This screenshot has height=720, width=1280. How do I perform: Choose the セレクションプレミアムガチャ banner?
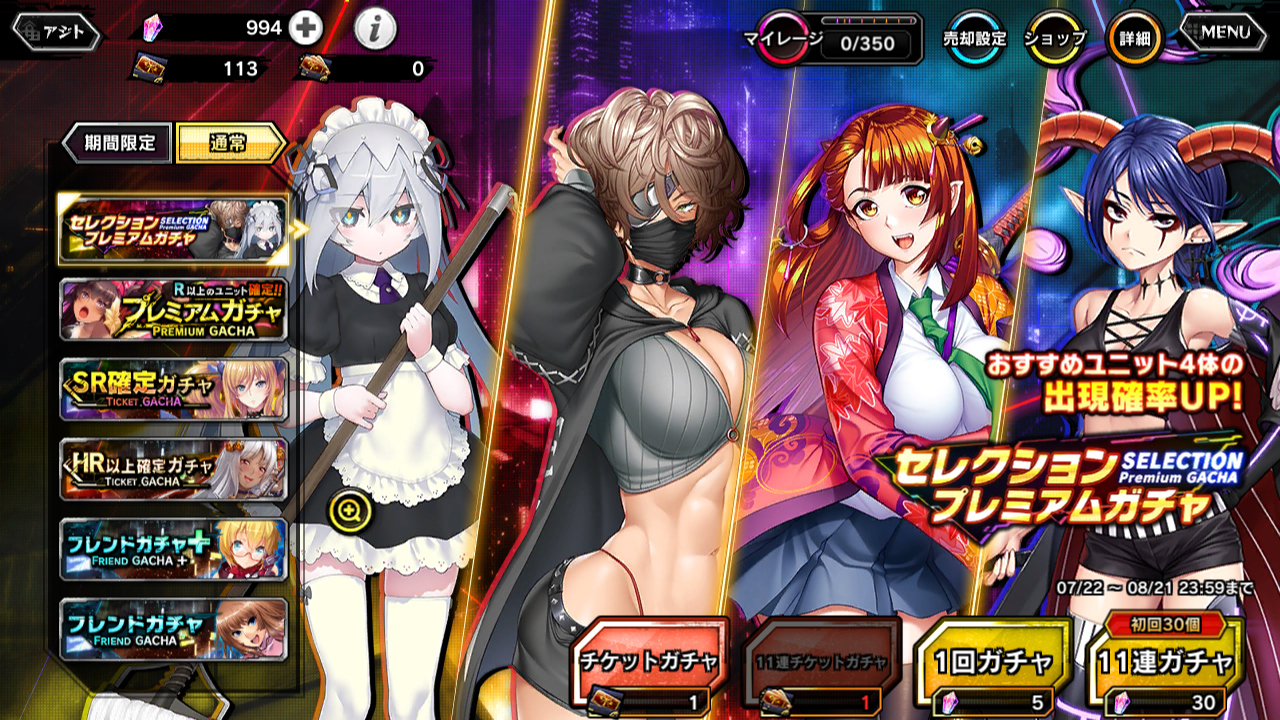point(173,230)
